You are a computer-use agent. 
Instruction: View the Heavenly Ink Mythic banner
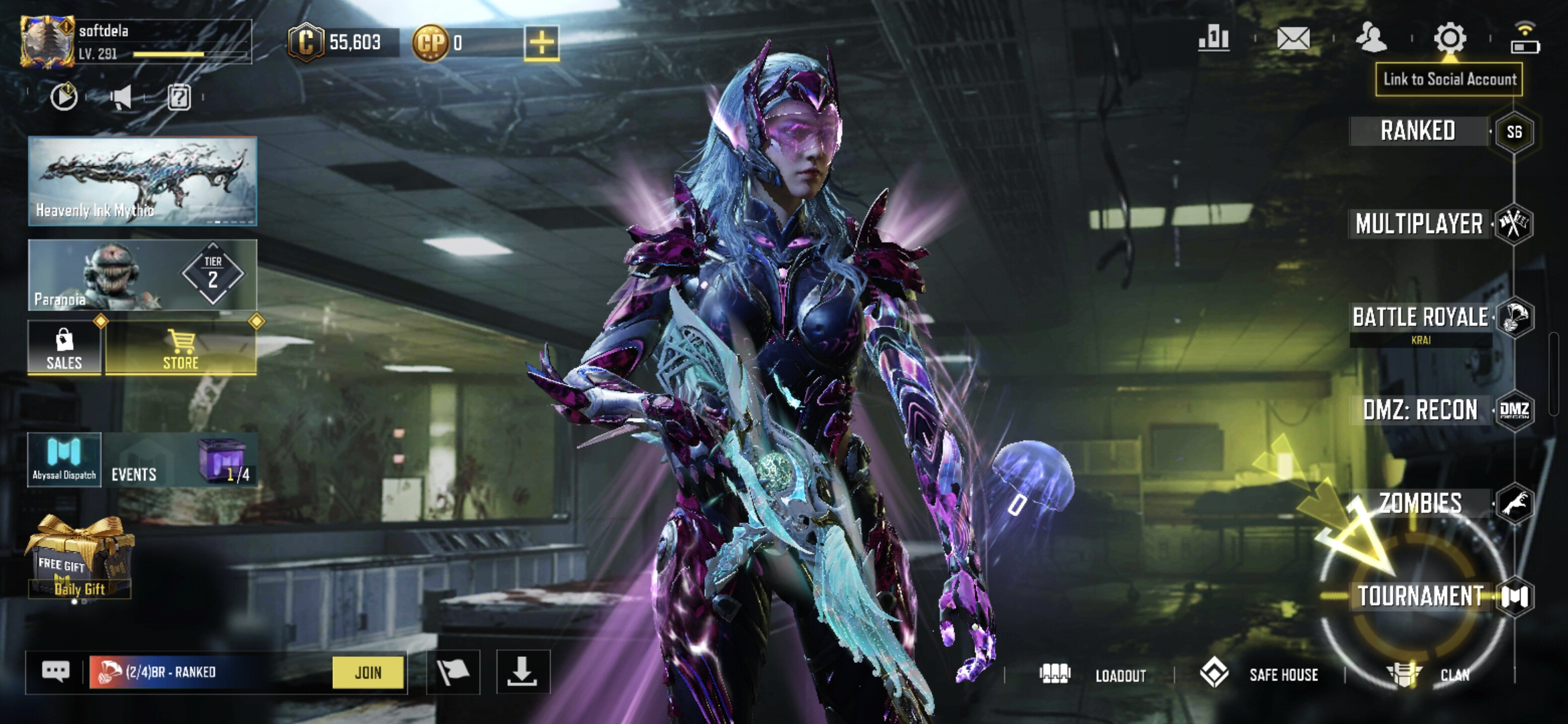[x=142, y=181]
